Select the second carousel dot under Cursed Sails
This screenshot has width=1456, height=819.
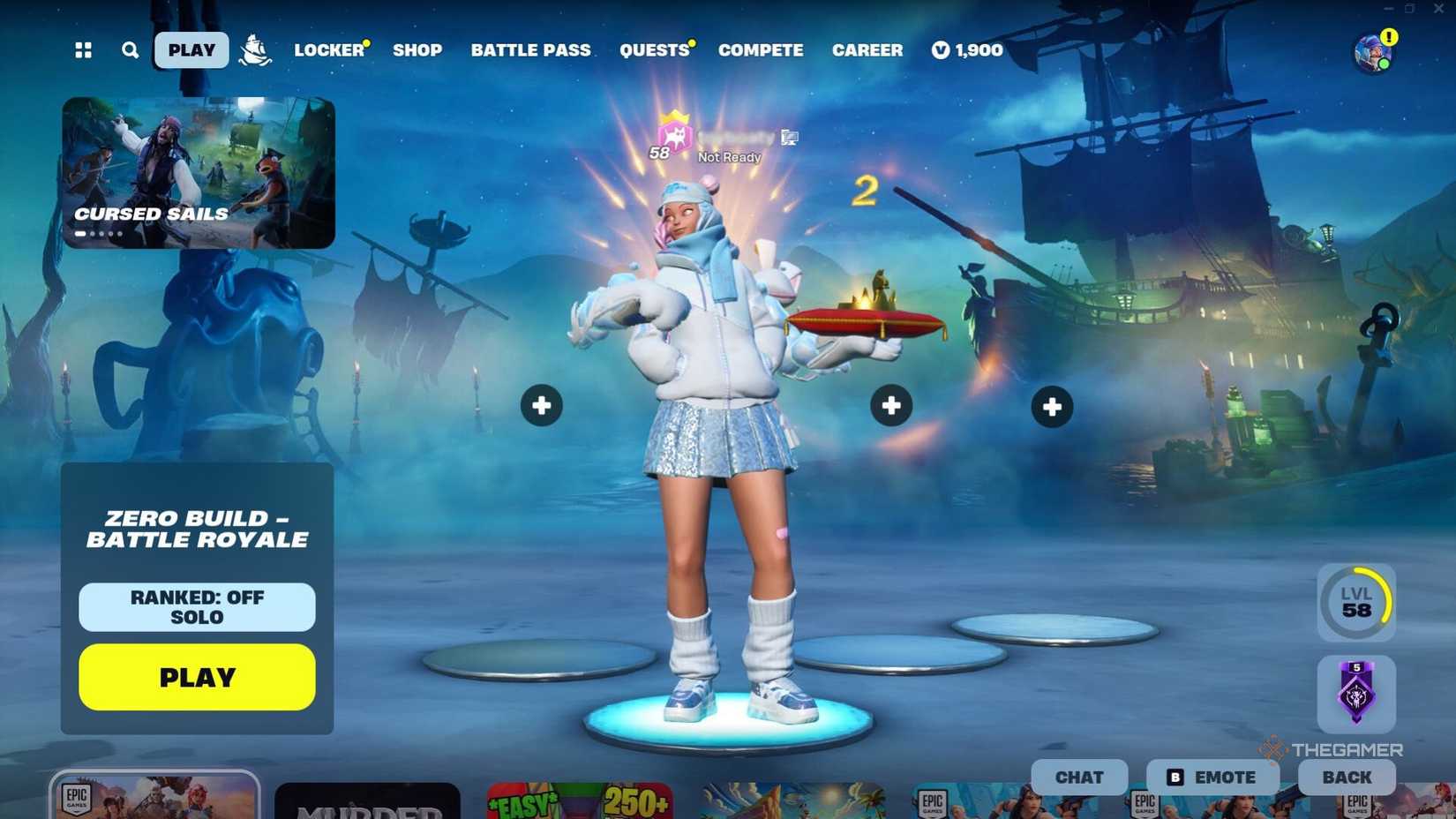[x=94, y=233]
